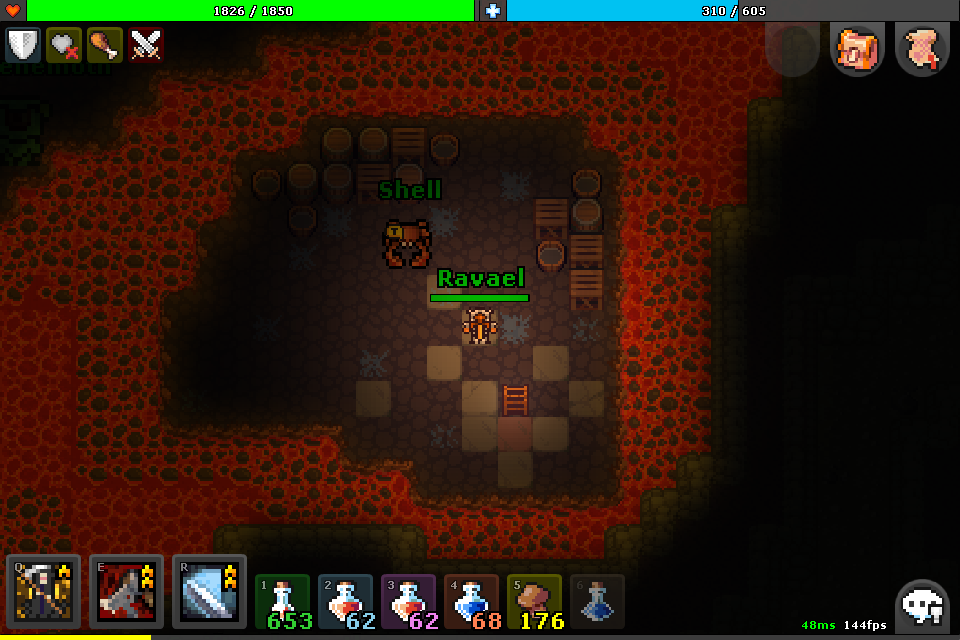
Task: Click the white shield status icon
Action: point(23,45)
